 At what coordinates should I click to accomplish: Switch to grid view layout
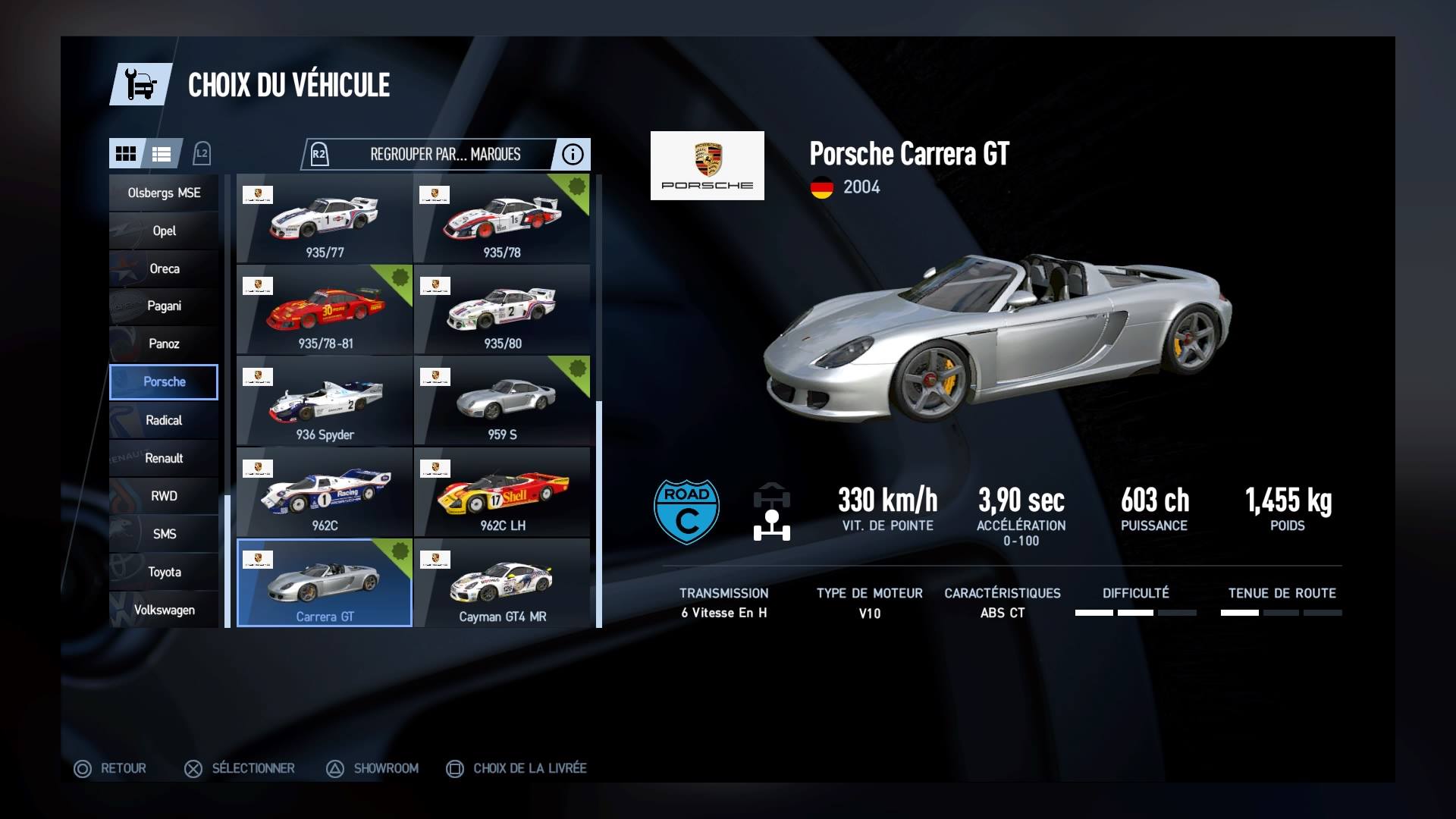[126, 154]
